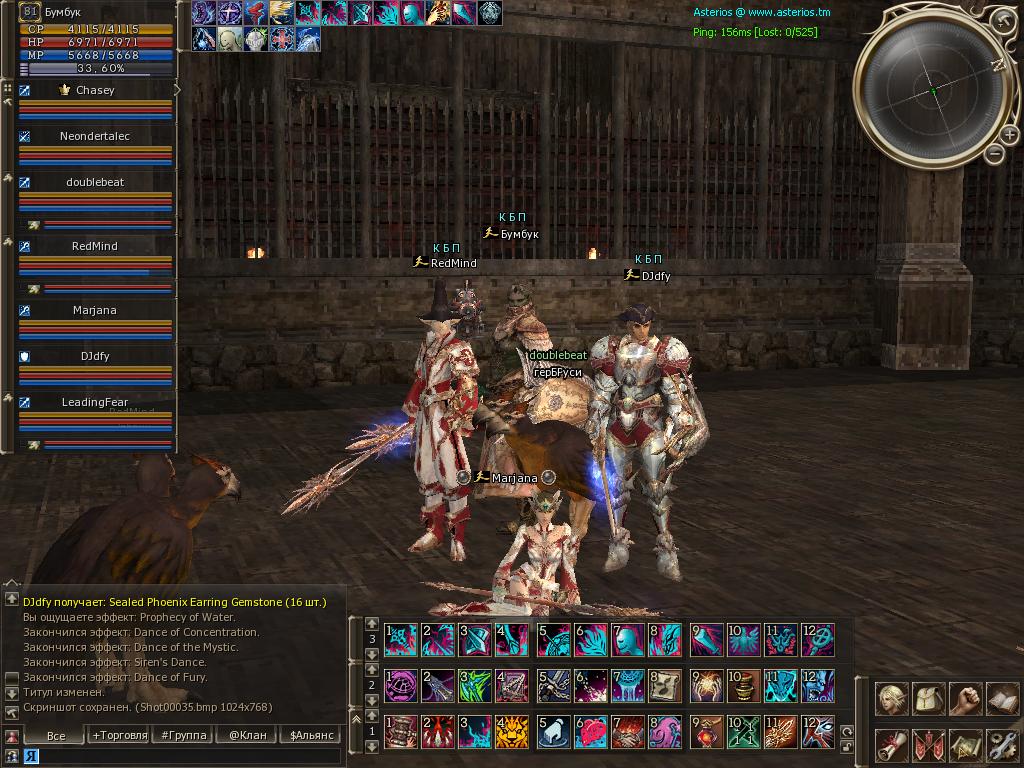The height and width of the screenshot is (768, 1024).
Task: Show the Все chat tab
Action: tap(56, 735)
